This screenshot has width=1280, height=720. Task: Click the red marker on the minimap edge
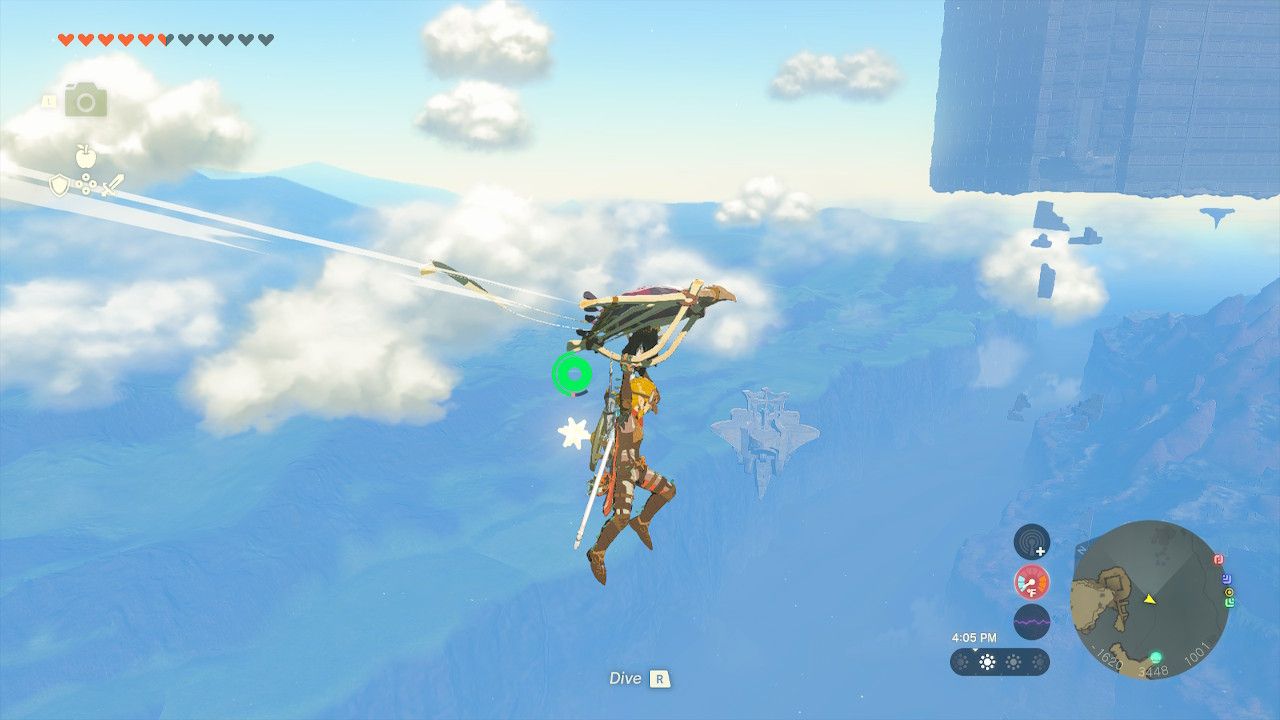[1218, 560]
